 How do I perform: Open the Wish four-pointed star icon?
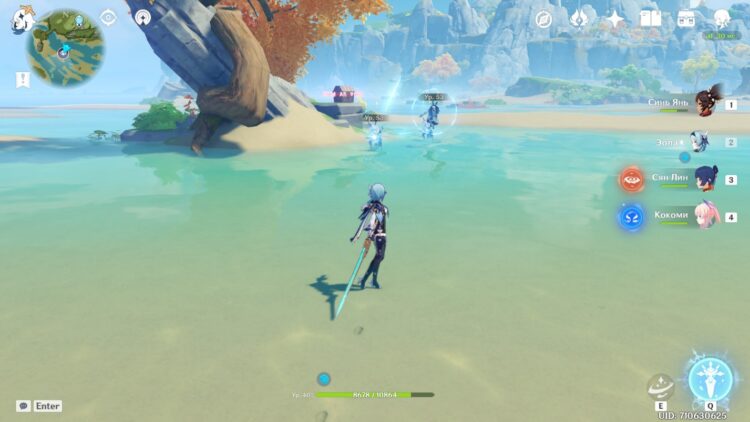[615, 19]
